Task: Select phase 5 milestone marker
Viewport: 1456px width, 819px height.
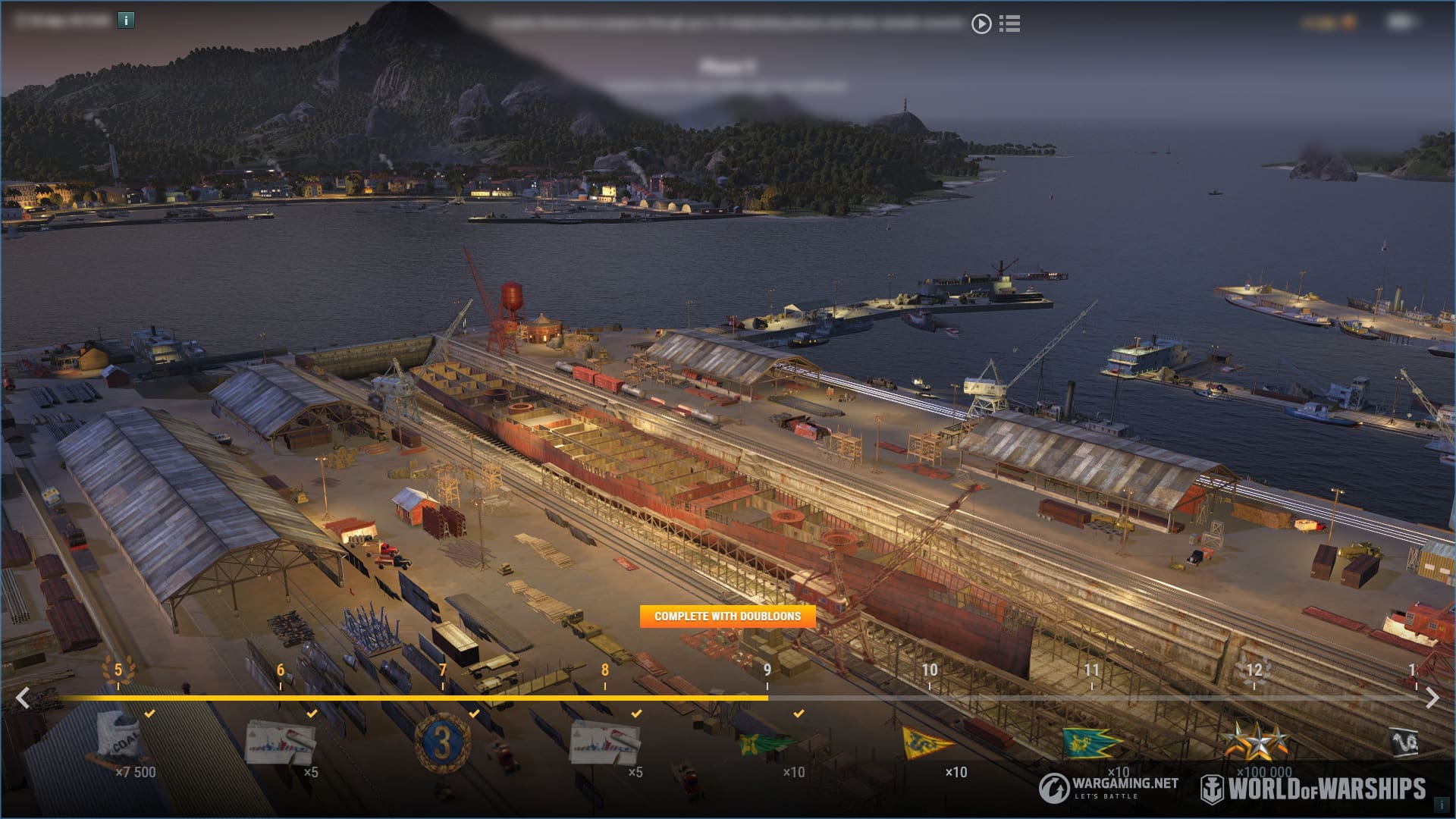Action: [118, 670]
